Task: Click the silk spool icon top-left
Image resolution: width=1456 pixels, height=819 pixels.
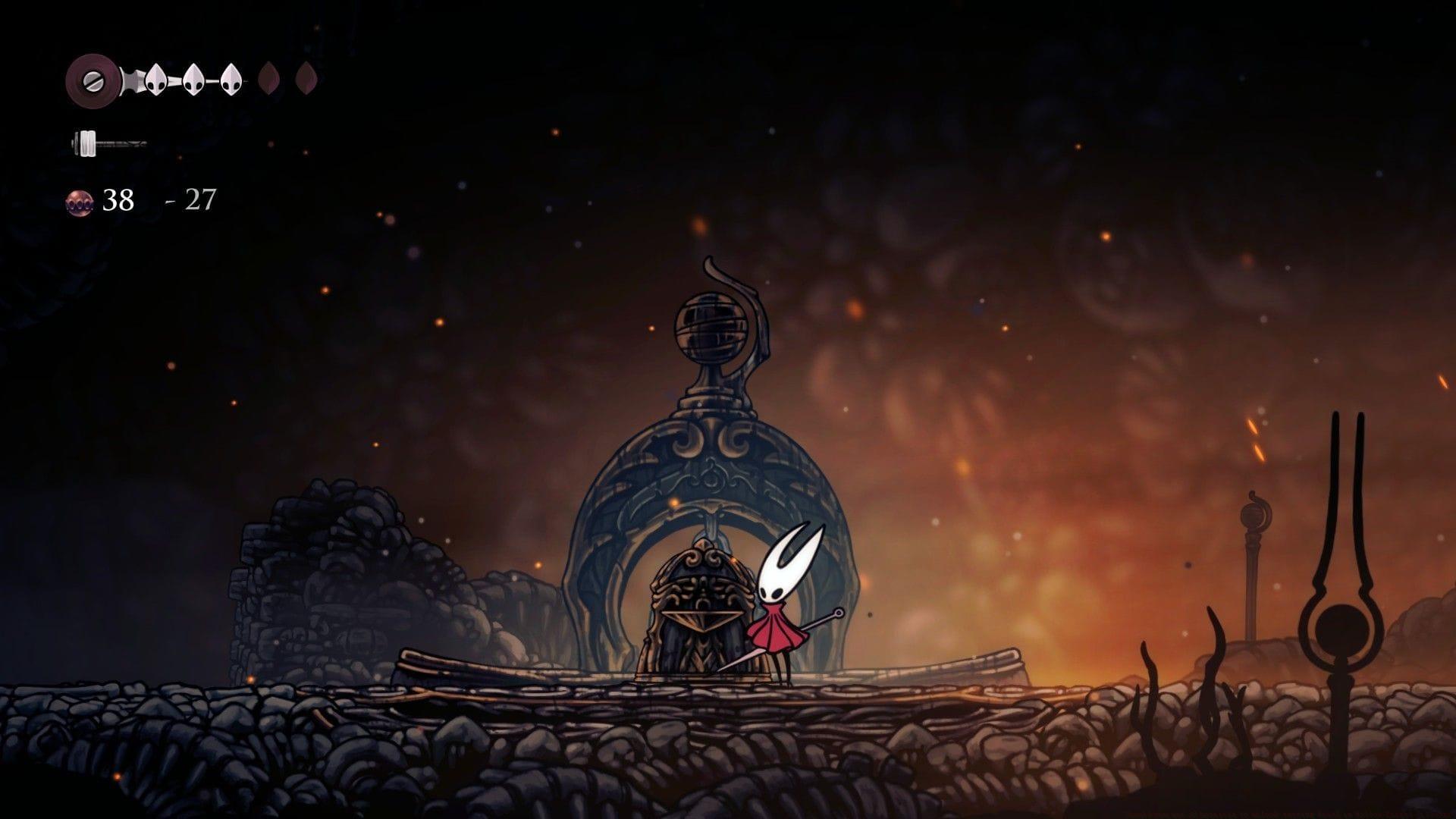Action: coord(93,81)
